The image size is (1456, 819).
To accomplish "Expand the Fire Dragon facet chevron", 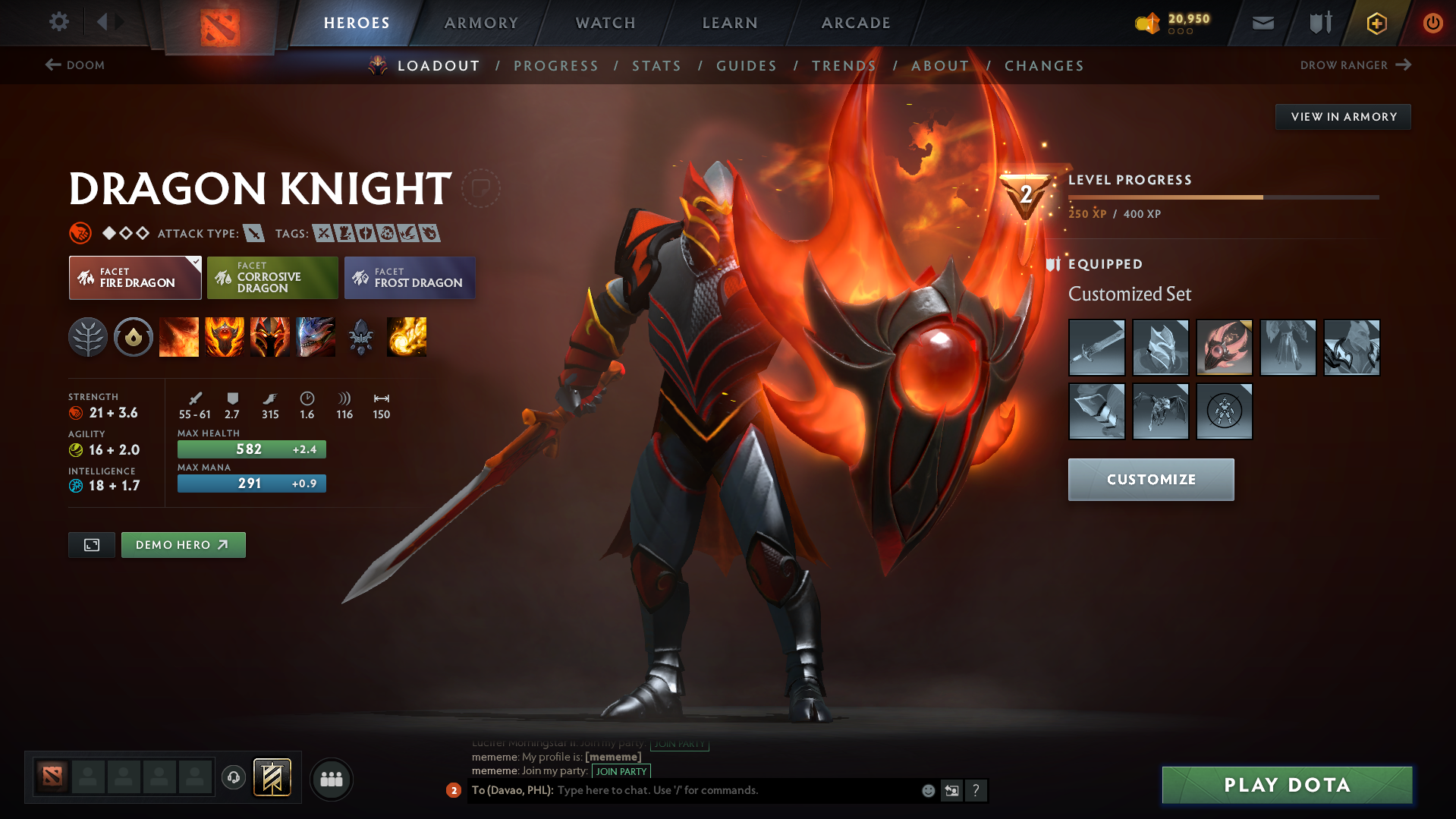I will [196, 261].
